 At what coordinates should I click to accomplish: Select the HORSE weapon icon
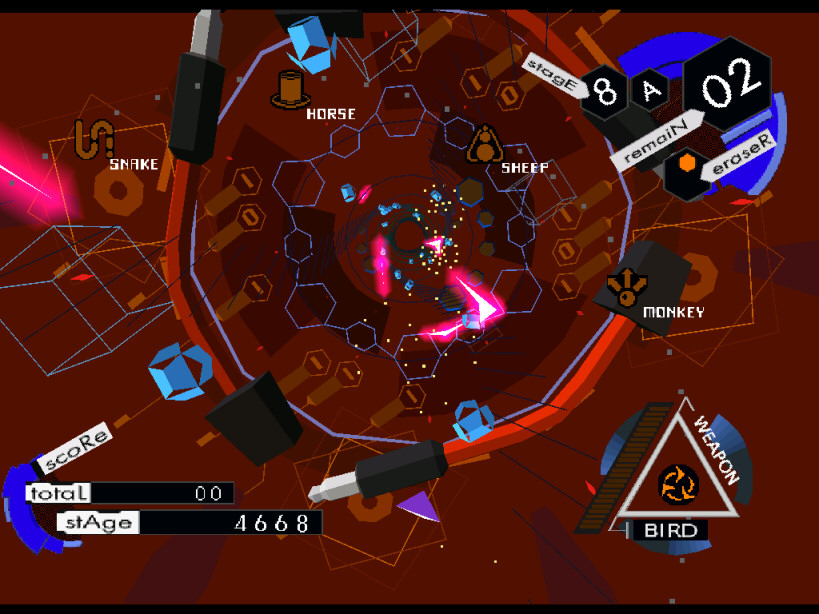(x=288, y=90)
